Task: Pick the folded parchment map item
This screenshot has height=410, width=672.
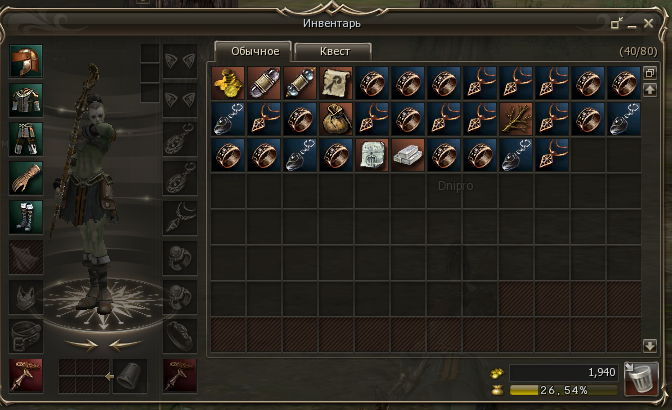Action: pos(335,83)
